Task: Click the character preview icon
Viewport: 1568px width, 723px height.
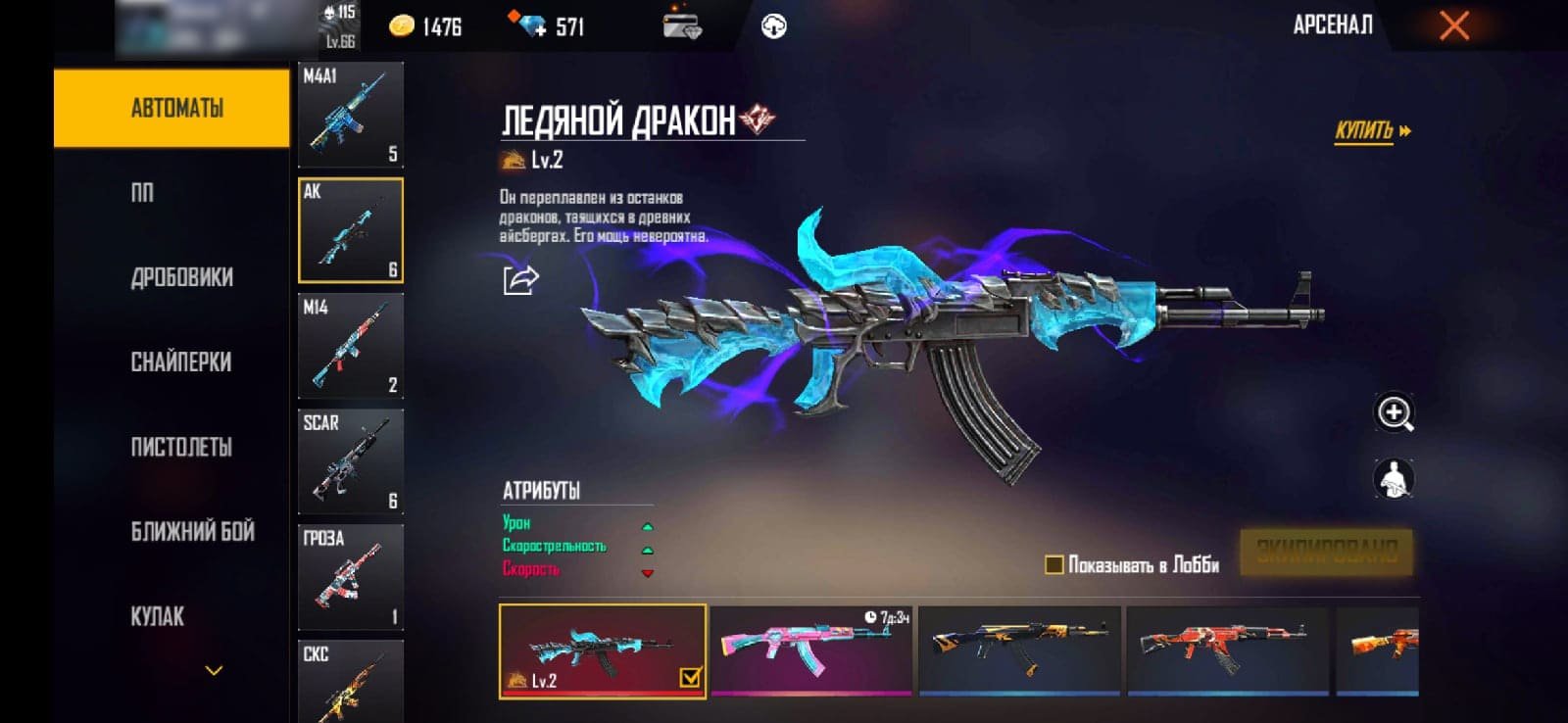Action: tap(1394, 479)
